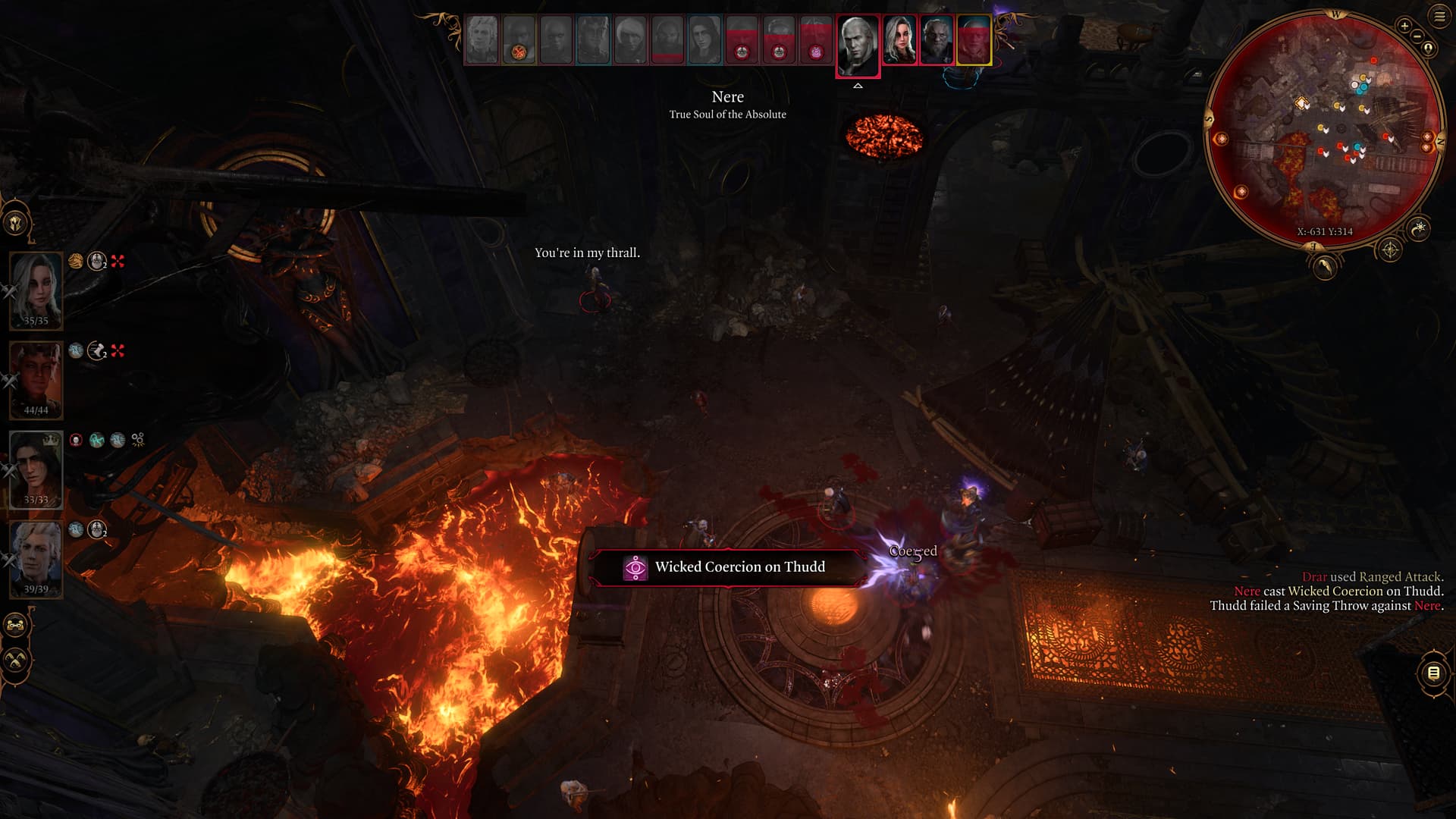Click the crossed tools button below party
This screenshot has width=1456, height=819.
pos(16,660)
